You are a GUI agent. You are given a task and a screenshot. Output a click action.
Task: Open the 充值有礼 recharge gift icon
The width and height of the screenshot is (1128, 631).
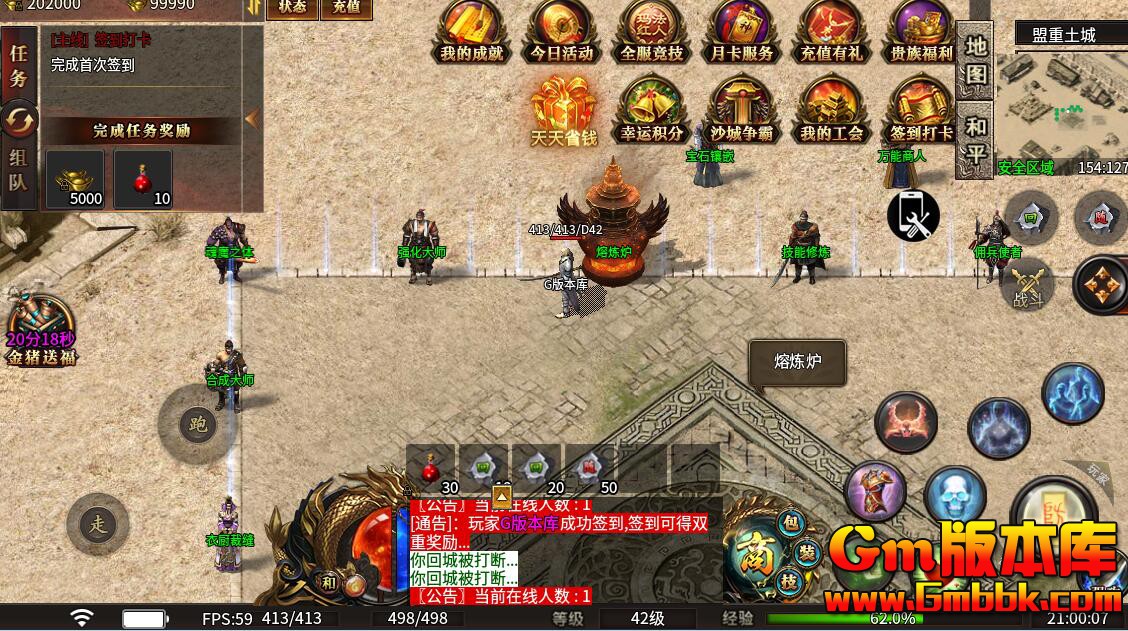click(831, 30)
